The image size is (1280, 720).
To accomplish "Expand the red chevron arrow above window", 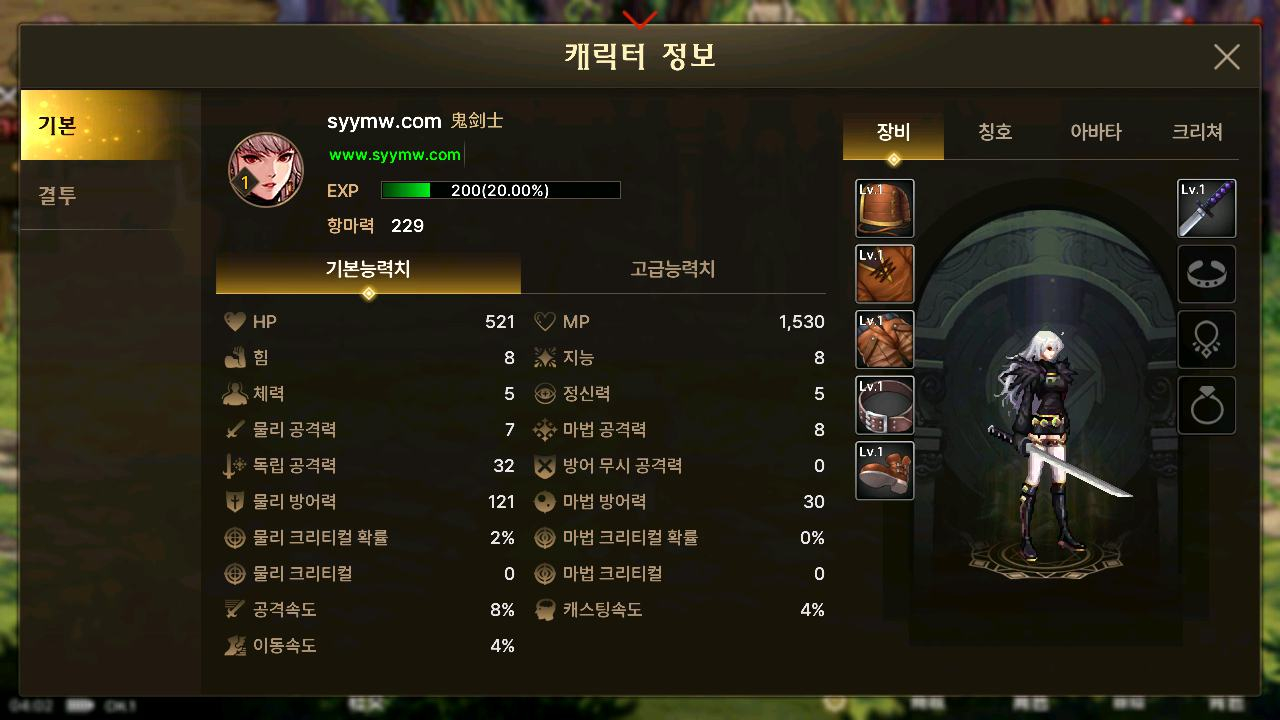I will point(640,19).
